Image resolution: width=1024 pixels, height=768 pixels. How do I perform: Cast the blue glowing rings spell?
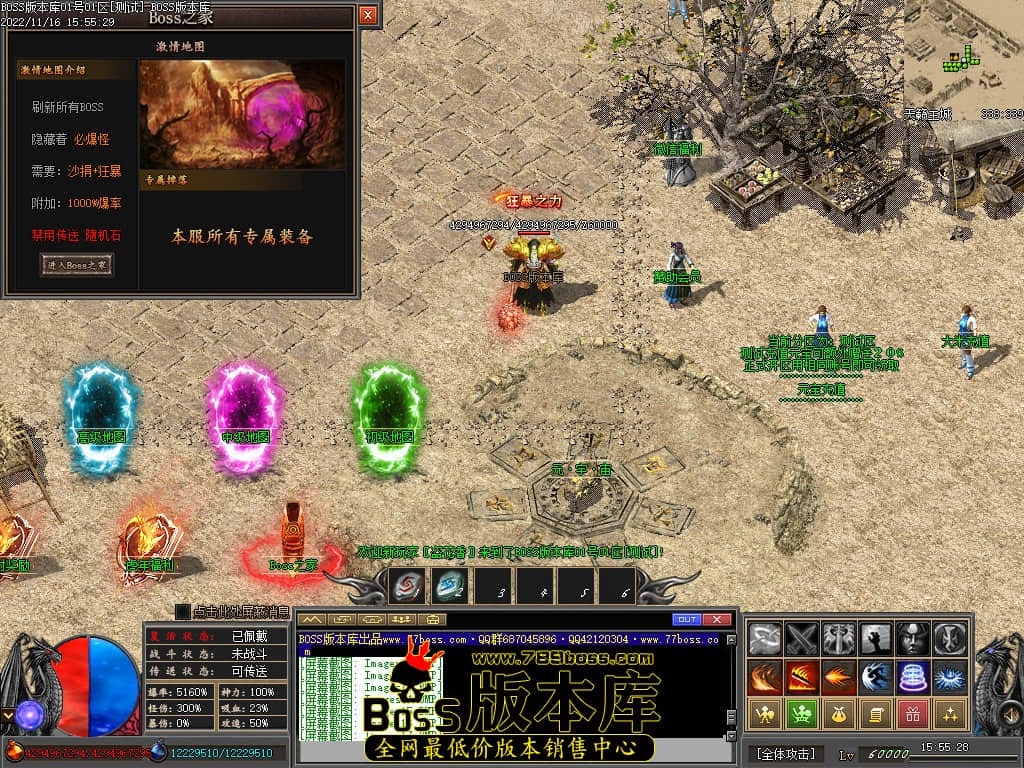click(x=912, y=677)
